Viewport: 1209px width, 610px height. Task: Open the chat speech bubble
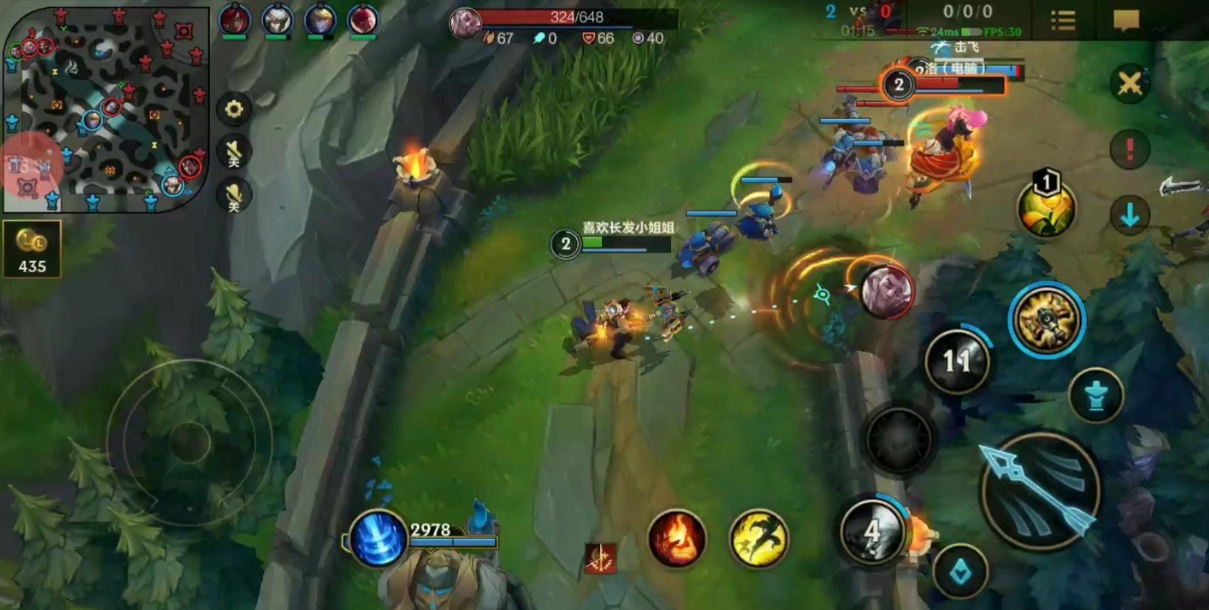click(x=1126, y=20)
